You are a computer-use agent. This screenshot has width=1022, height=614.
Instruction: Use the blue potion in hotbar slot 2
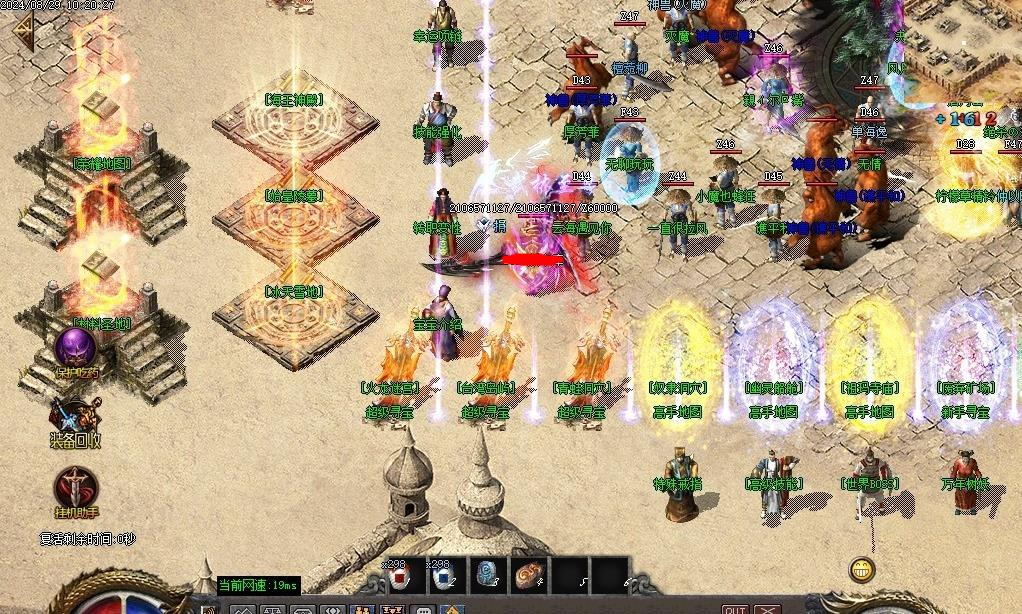pyautogui.click(x=444, y=576)
